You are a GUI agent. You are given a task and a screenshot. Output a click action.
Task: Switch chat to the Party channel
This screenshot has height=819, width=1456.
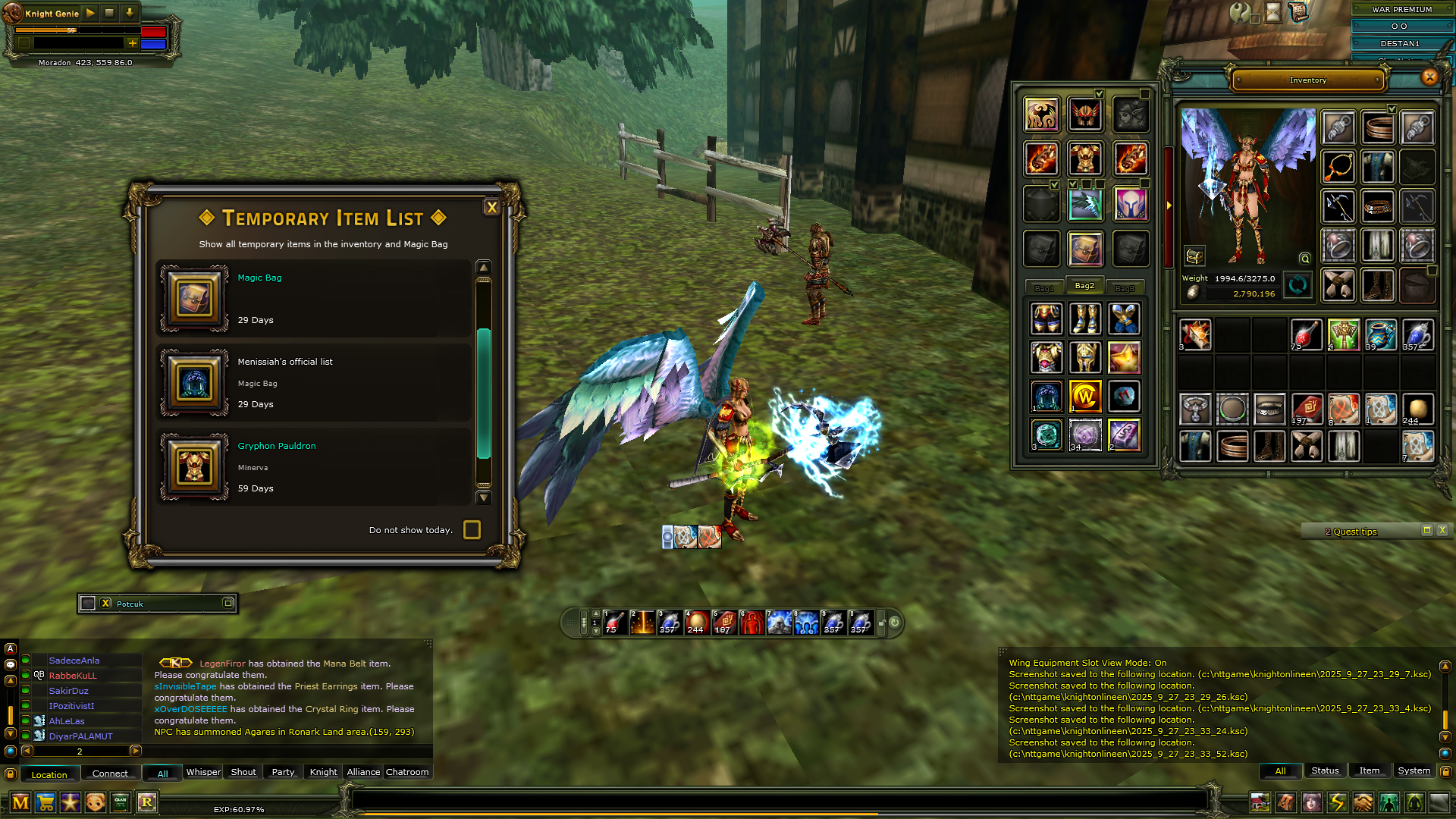283,772
